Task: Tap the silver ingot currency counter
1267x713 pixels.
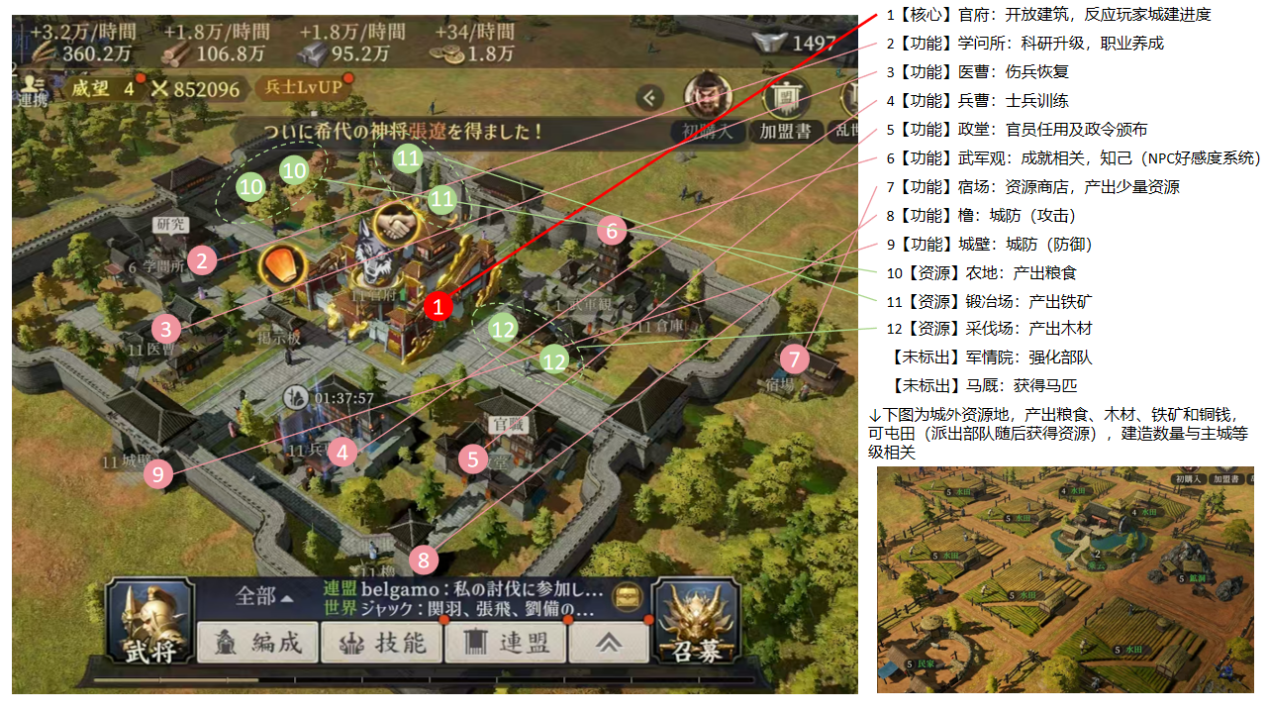Action: [798, 42]
